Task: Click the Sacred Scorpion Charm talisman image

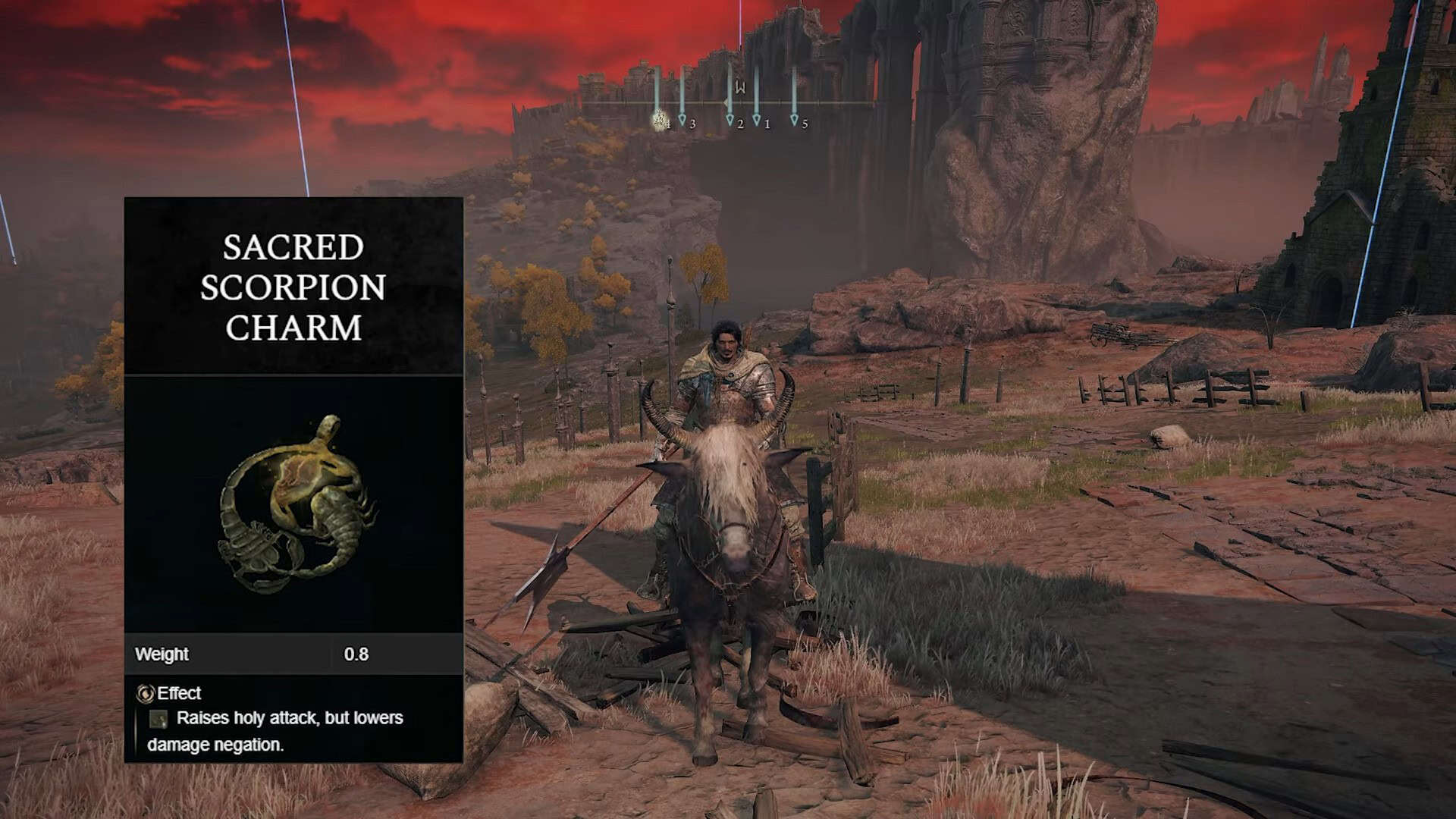Action: tap(297, 504)
